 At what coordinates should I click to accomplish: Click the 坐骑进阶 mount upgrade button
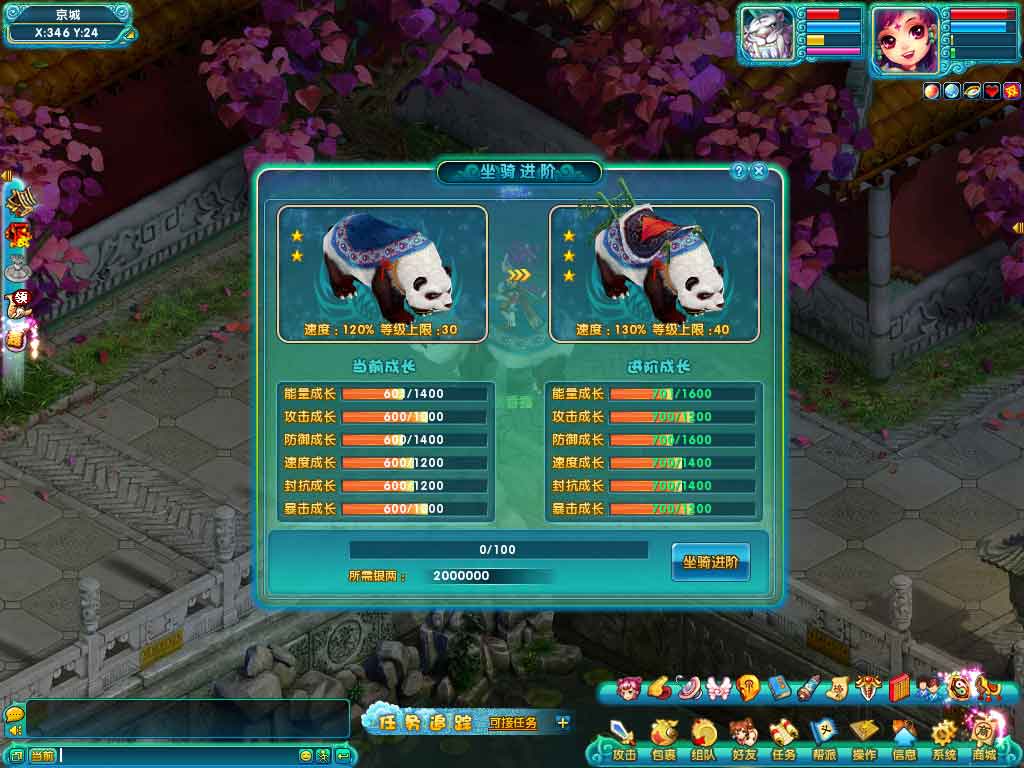[x=710, y=563]
